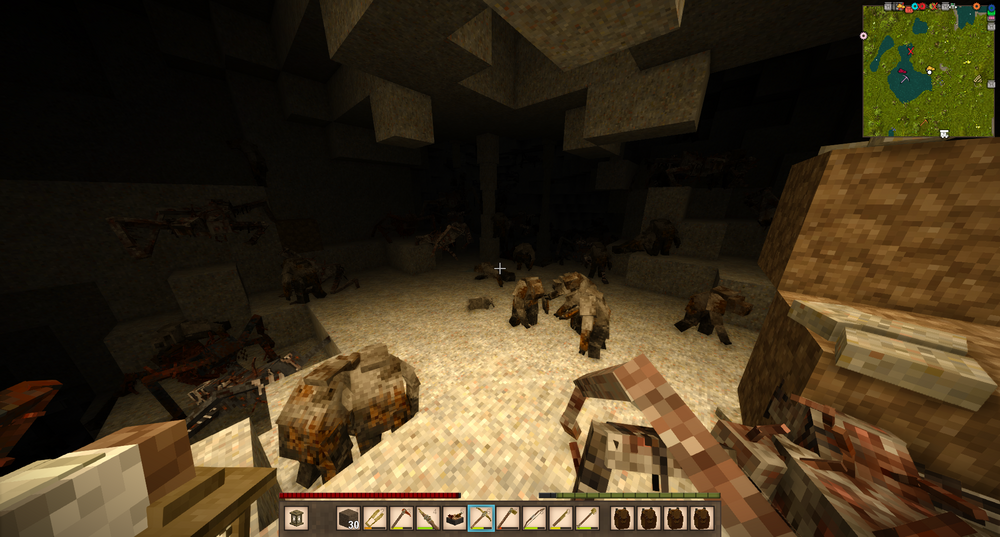Viewport: 1000px width, 537px height.
Task: Click the minimap in the corner
Action: tap(928, 70)
